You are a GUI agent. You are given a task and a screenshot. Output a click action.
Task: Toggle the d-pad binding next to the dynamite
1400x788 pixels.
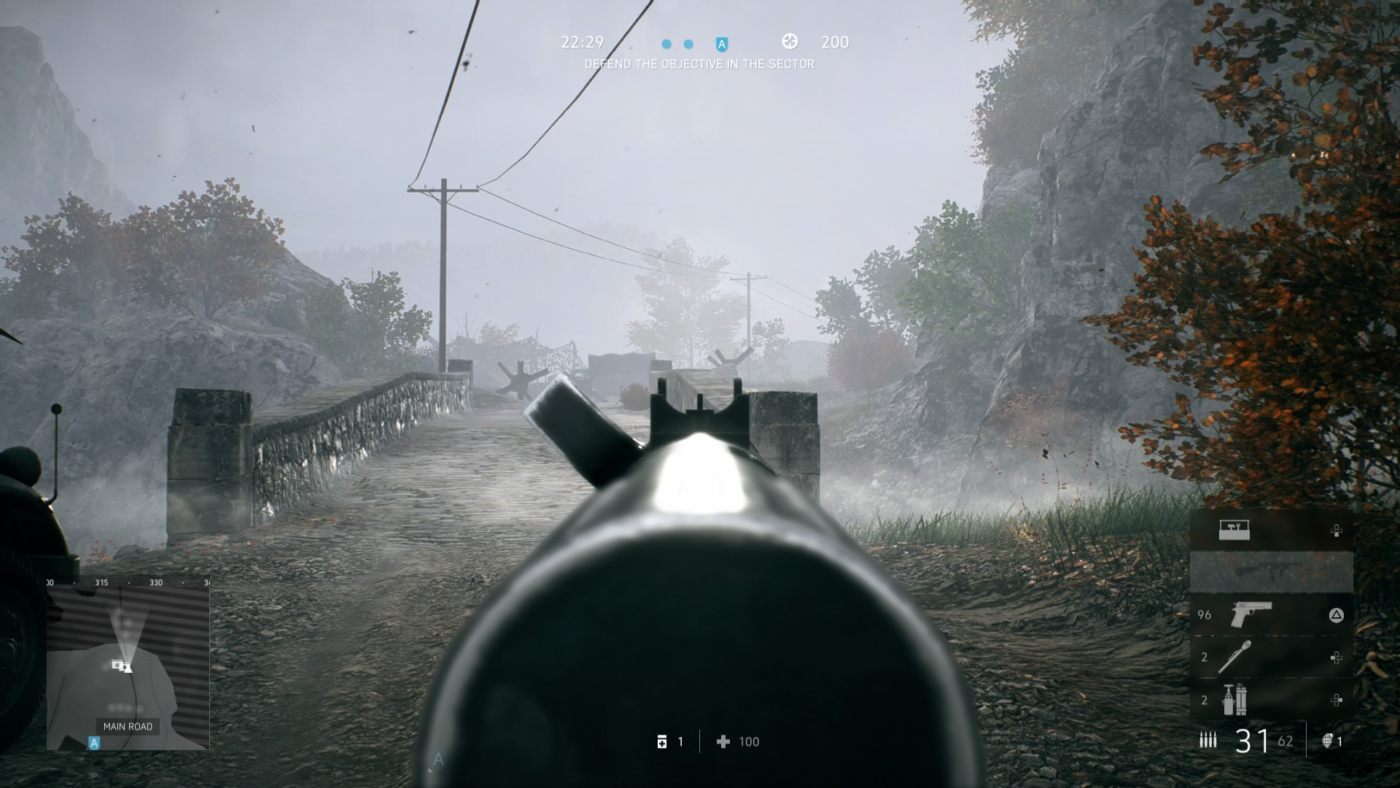tap(1335, 698)
